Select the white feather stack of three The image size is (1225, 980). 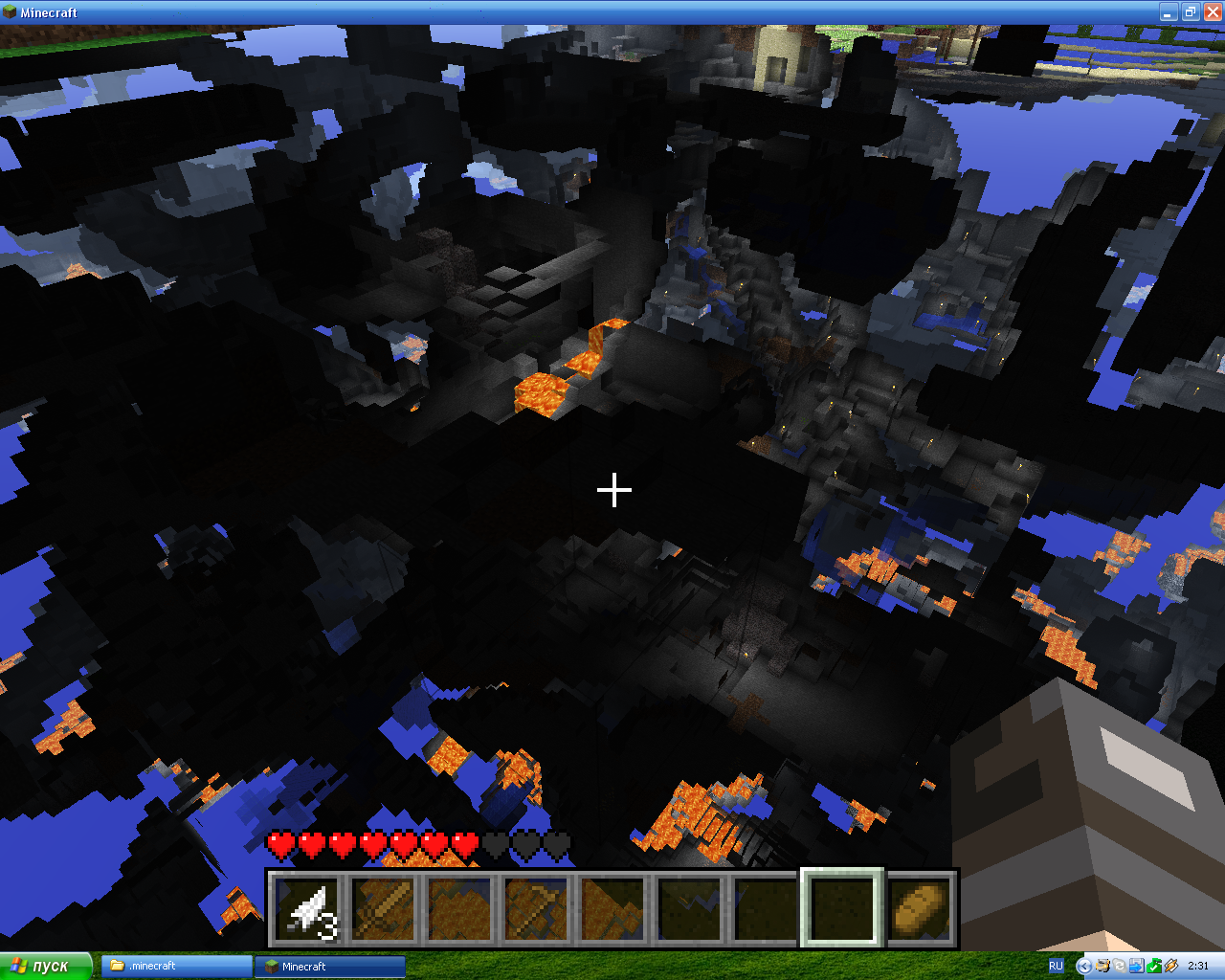307,908
